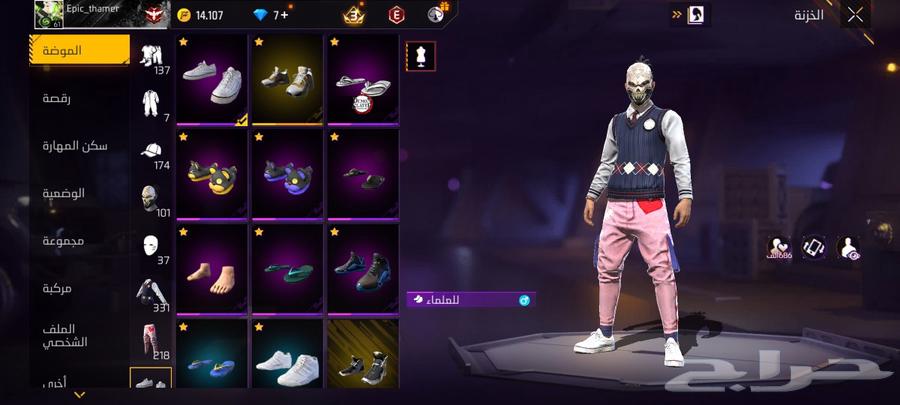This screenshot has height=405, width=900.
Task: Pick the yellow and black bear slippers
Action: pyautogui.click(x=212, y=173)
